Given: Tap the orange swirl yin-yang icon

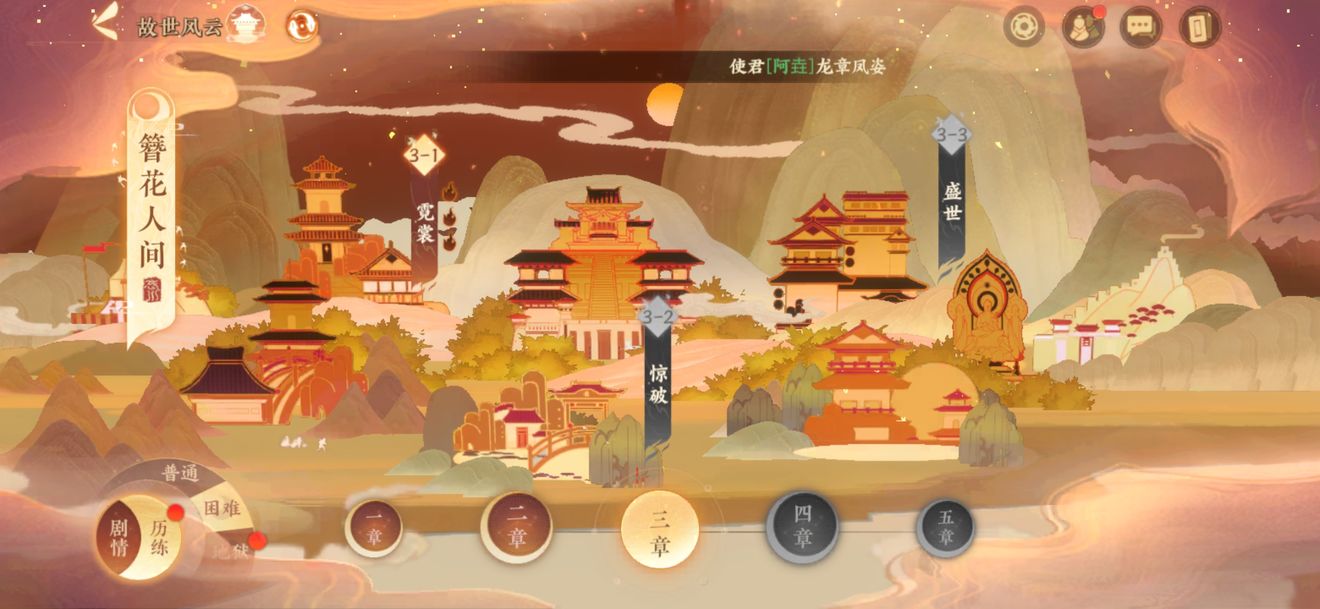Looking at the screenshot, I should click(x=302, y=25).
